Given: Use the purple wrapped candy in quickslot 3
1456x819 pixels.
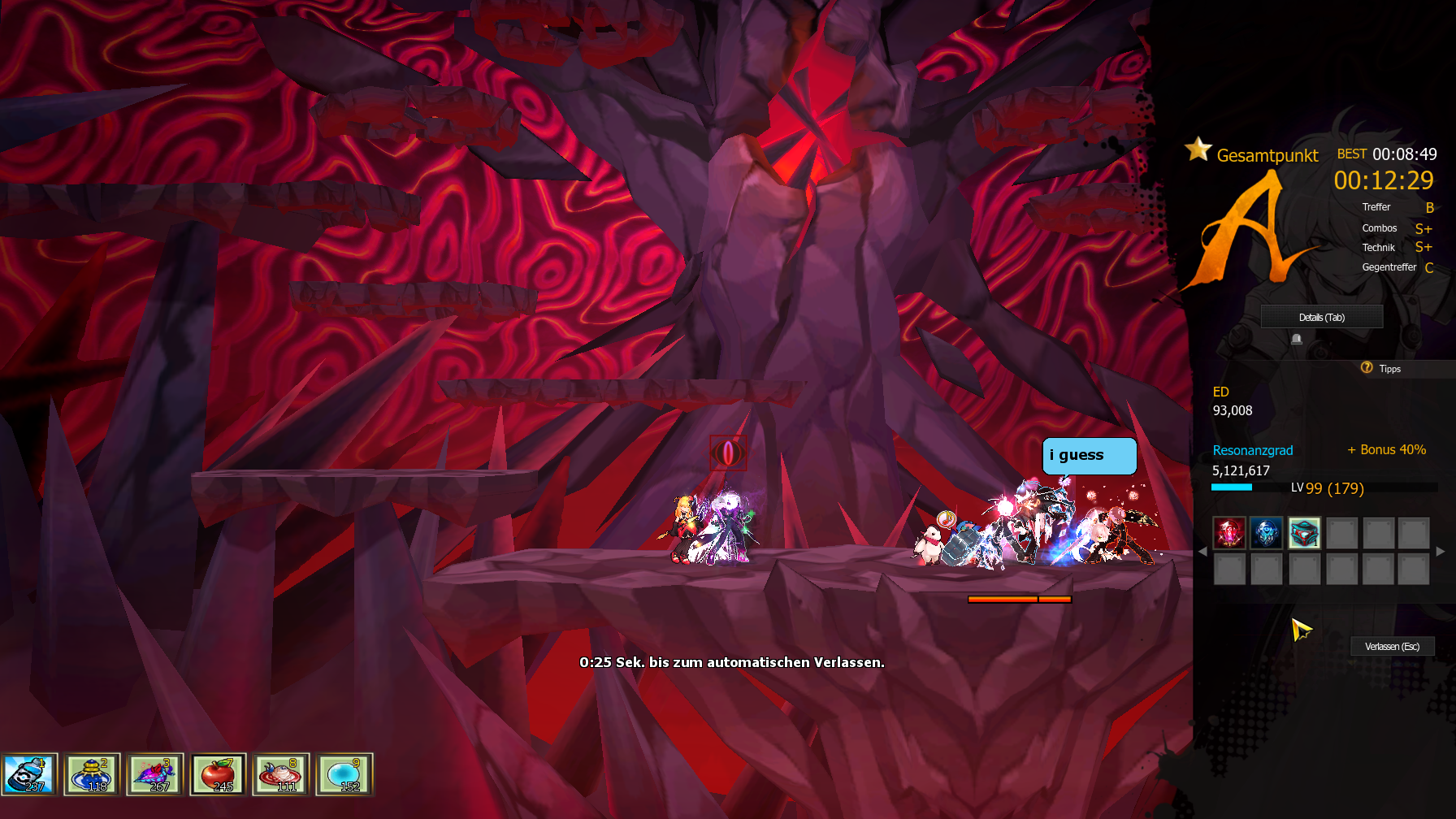Looking at the screenshot, I should [154, 774].
